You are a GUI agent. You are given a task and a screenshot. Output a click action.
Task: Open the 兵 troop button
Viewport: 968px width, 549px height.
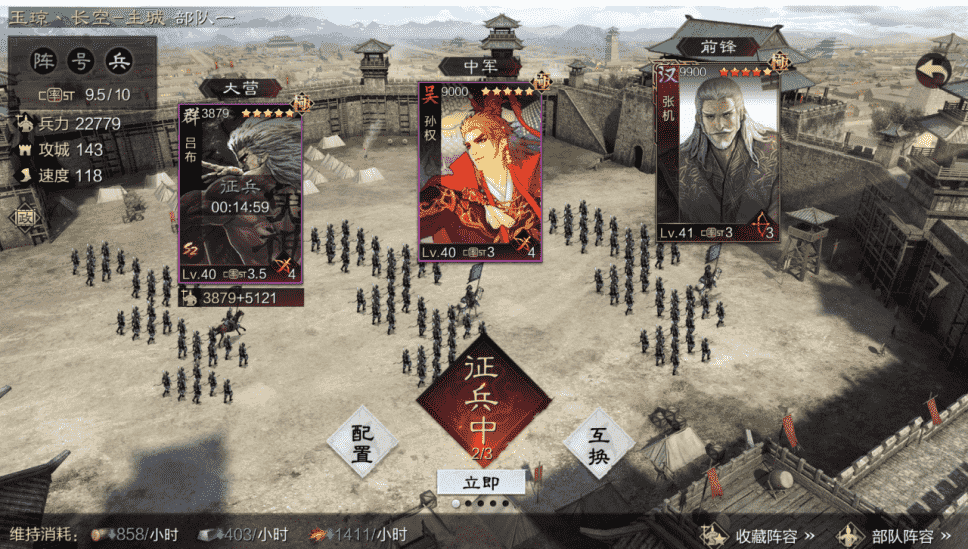pos(119,61)
